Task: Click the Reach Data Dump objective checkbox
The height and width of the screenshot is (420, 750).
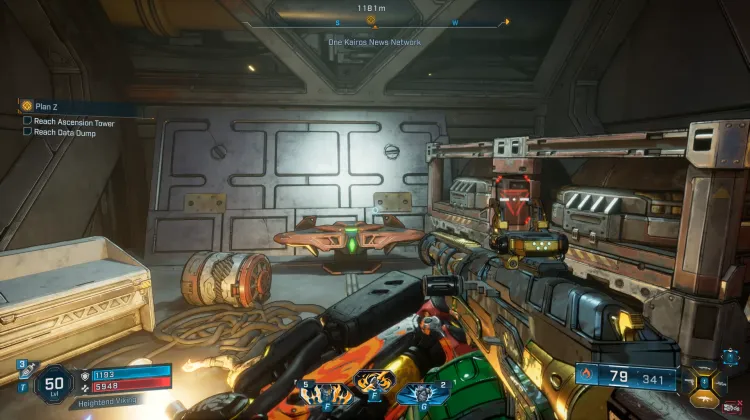Action: 28,131
